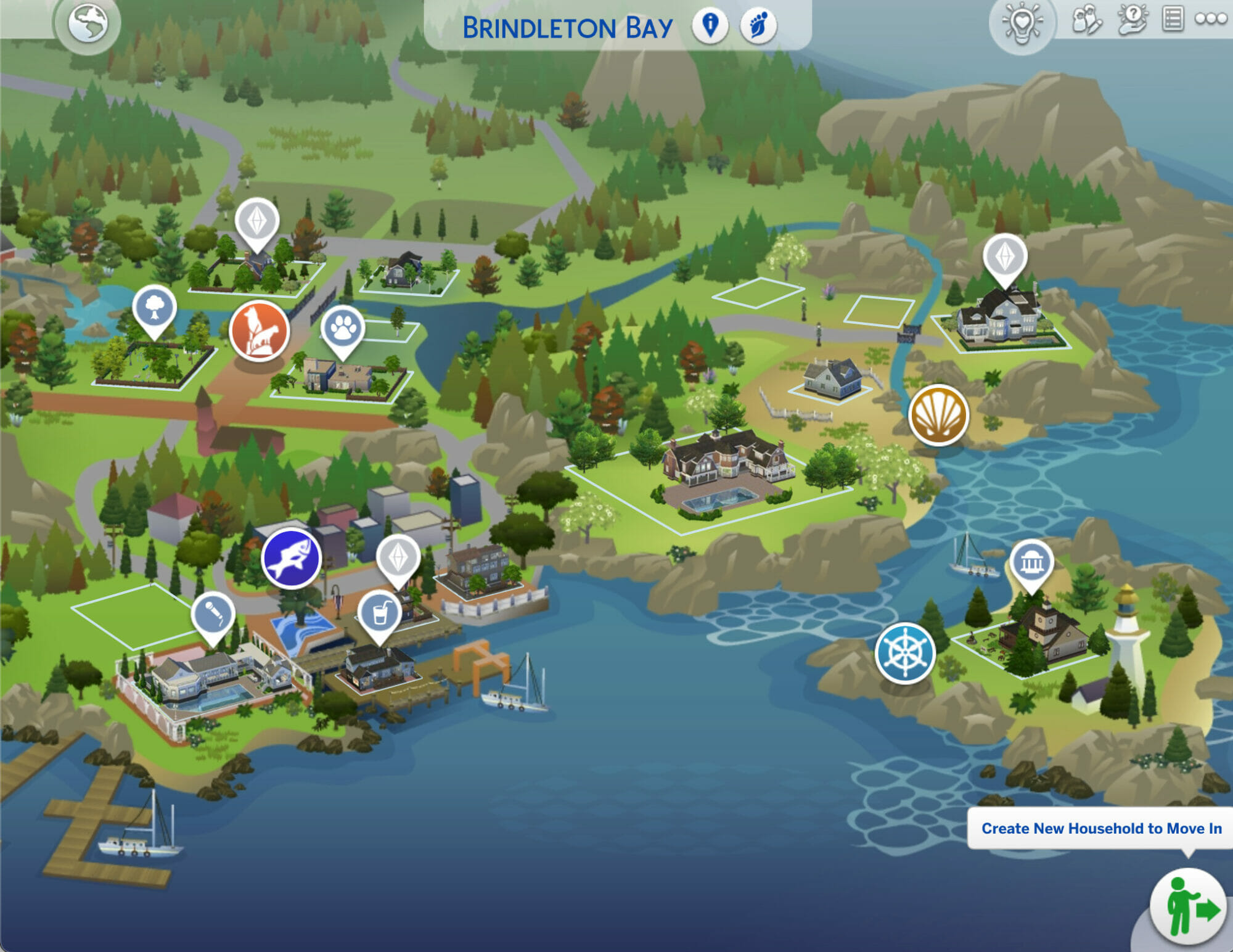Choose the golden seashell neighborhood icon
1233x952 pixels.
(938, 415)
